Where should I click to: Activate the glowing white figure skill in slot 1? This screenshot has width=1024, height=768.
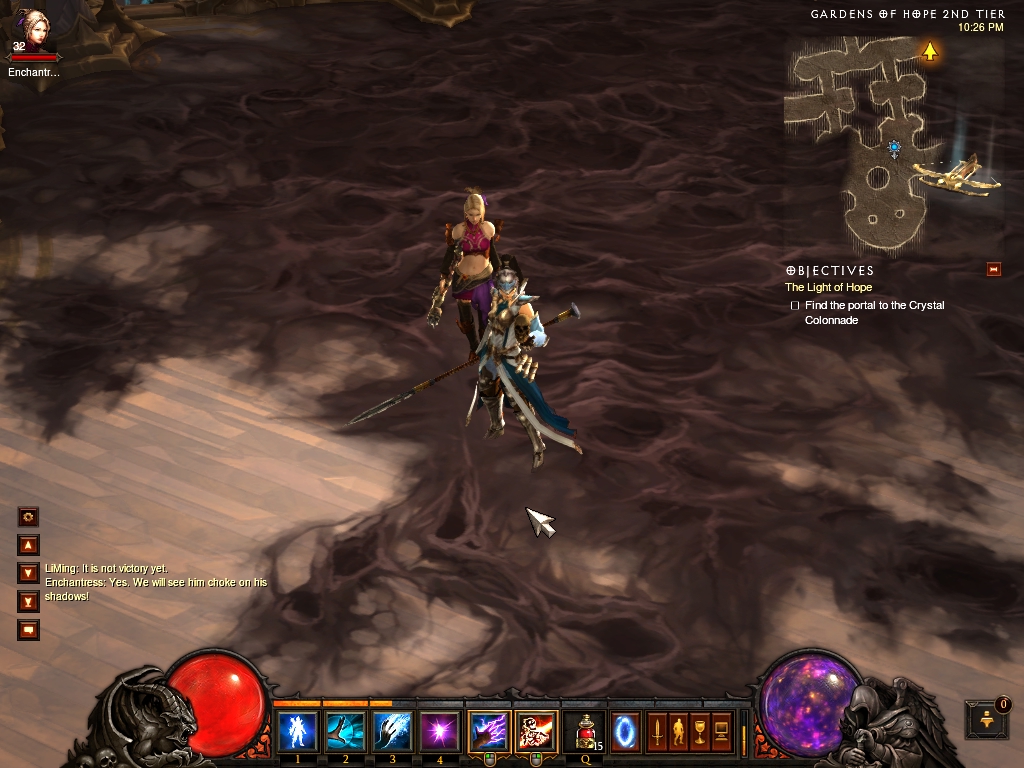point(298,731)
